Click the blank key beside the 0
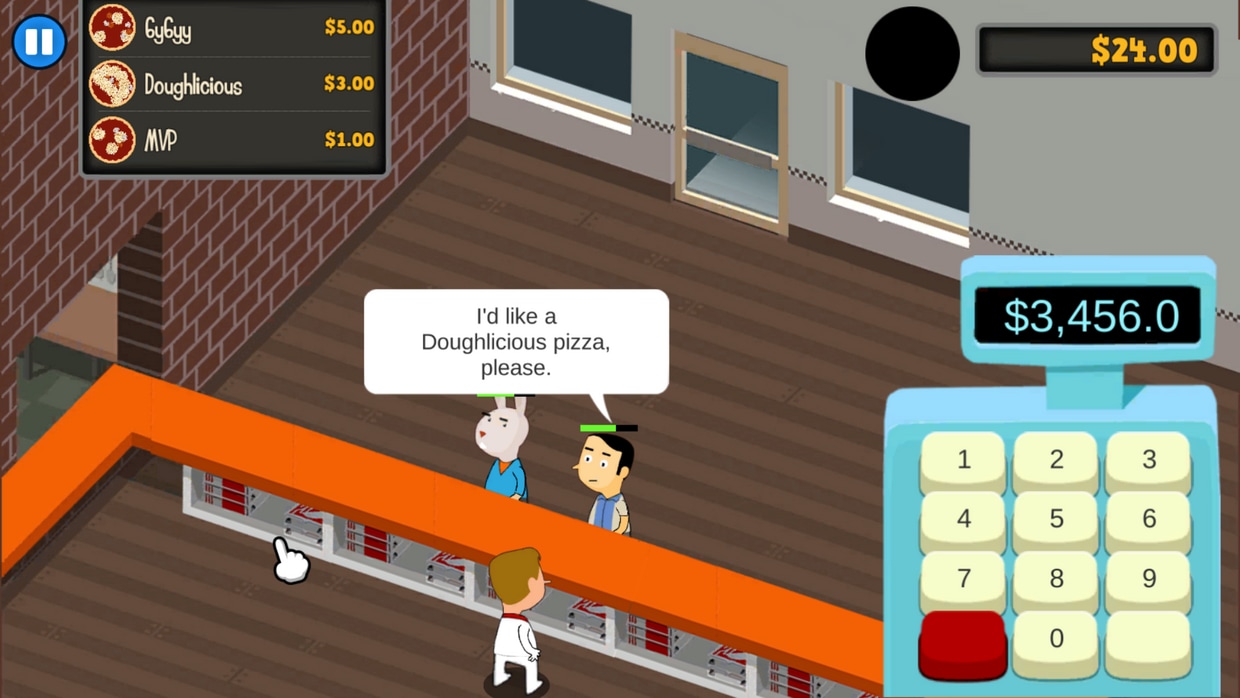Screen dimensions: 1240x698 tap(1148, 640)
